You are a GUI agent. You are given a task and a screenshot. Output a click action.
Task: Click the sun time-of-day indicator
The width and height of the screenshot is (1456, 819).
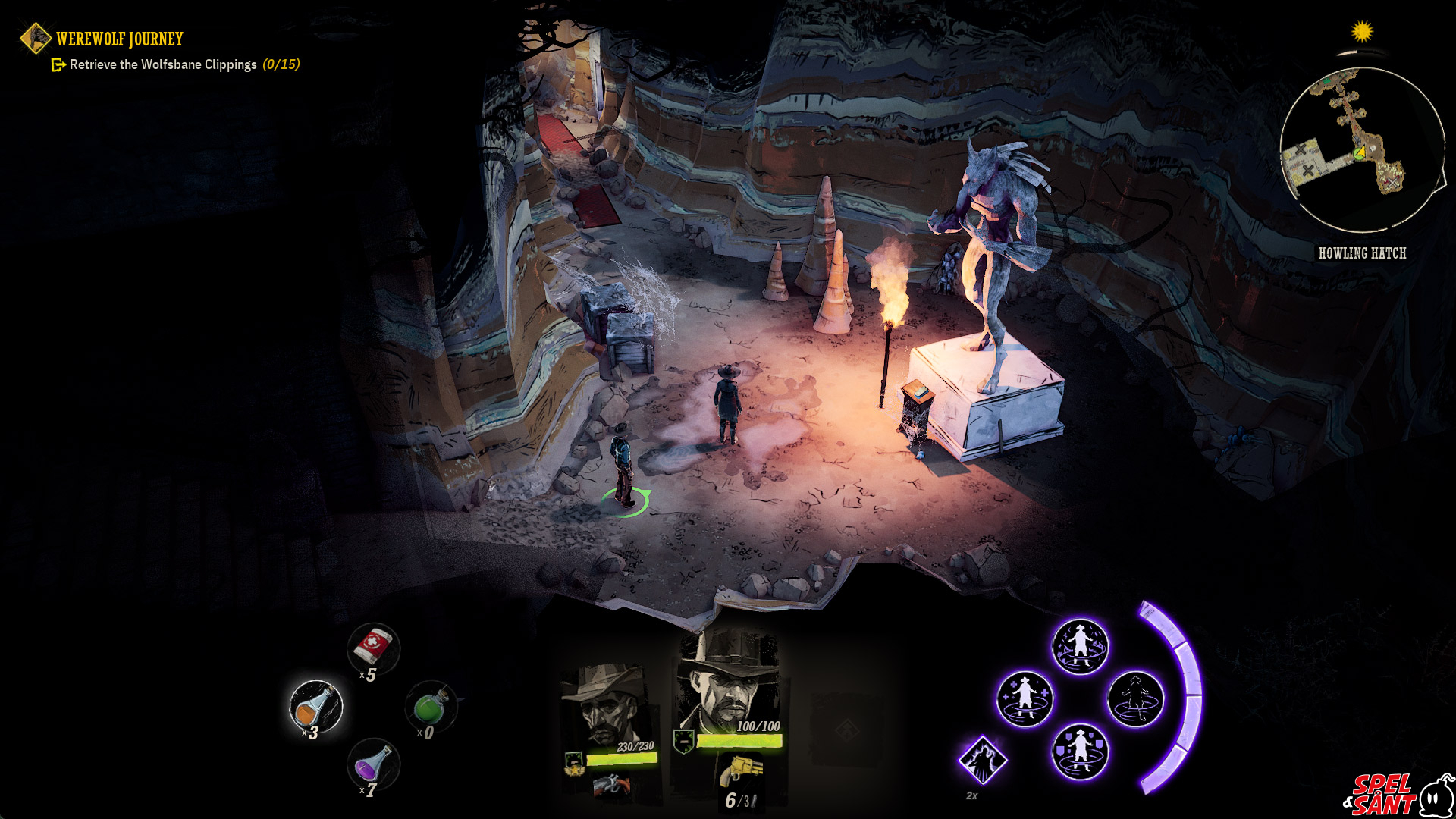click(1362, 32)
